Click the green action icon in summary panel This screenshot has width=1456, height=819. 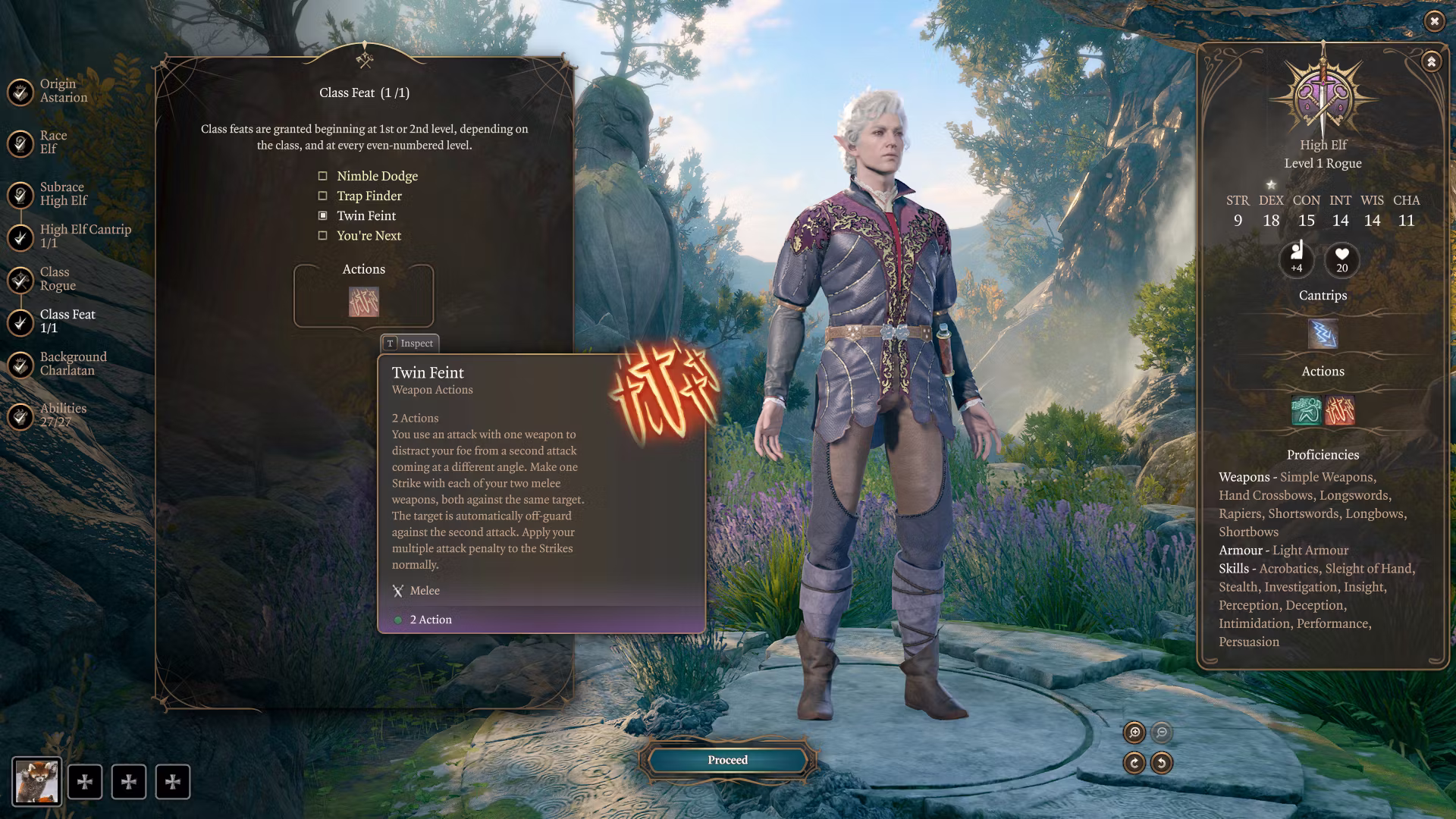click(1306, 410)
